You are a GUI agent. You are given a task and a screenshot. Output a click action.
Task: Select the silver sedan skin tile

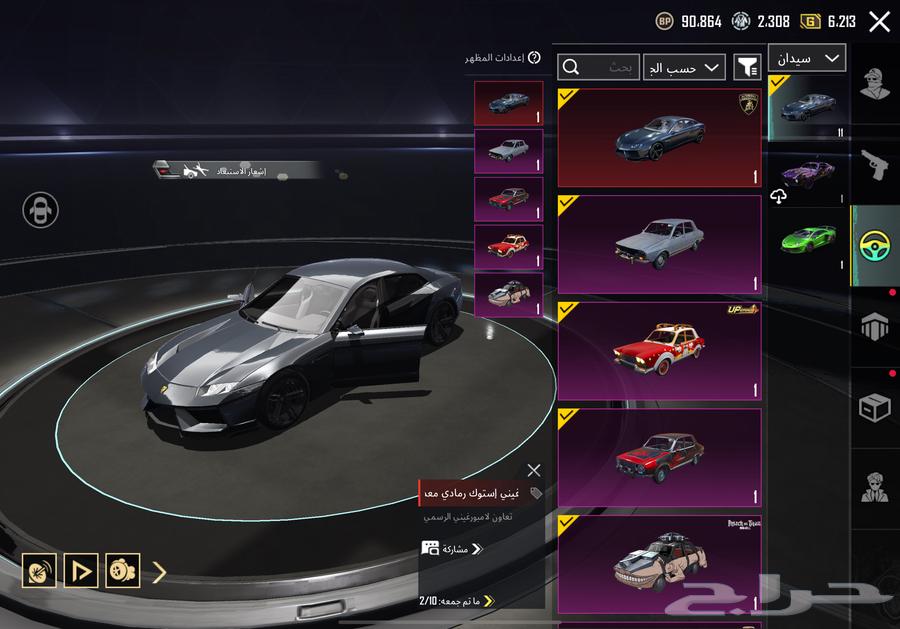(x=659, y=245)
